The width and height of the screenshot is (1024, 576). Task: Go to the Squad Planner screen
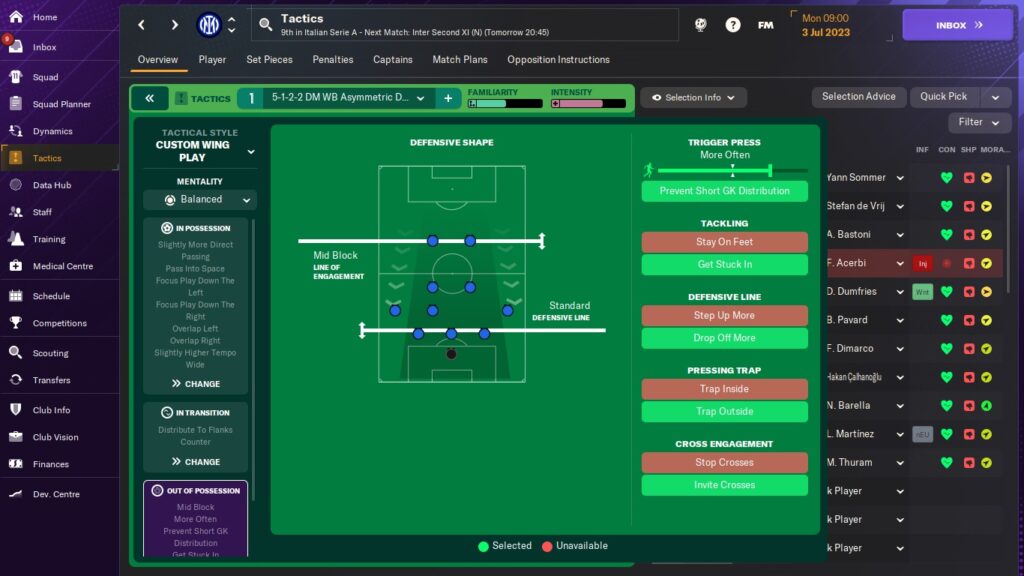(61, 104)
